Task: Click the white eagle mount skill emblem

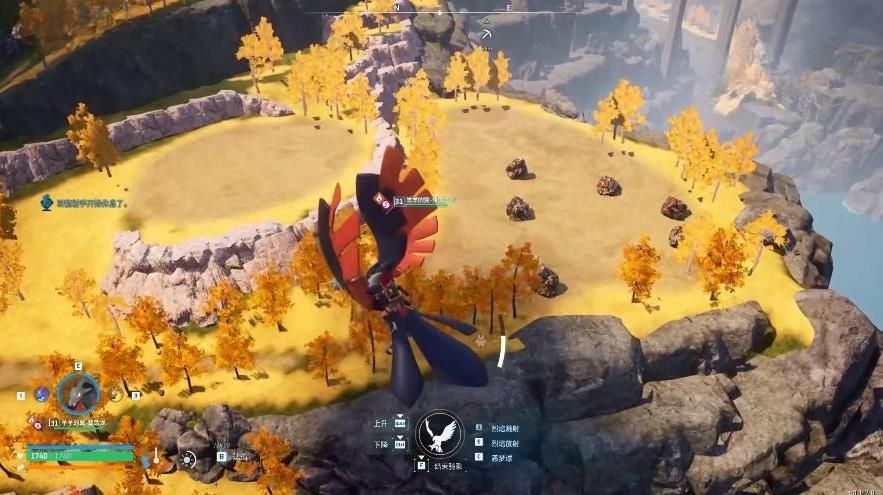Action: [440, 435]
